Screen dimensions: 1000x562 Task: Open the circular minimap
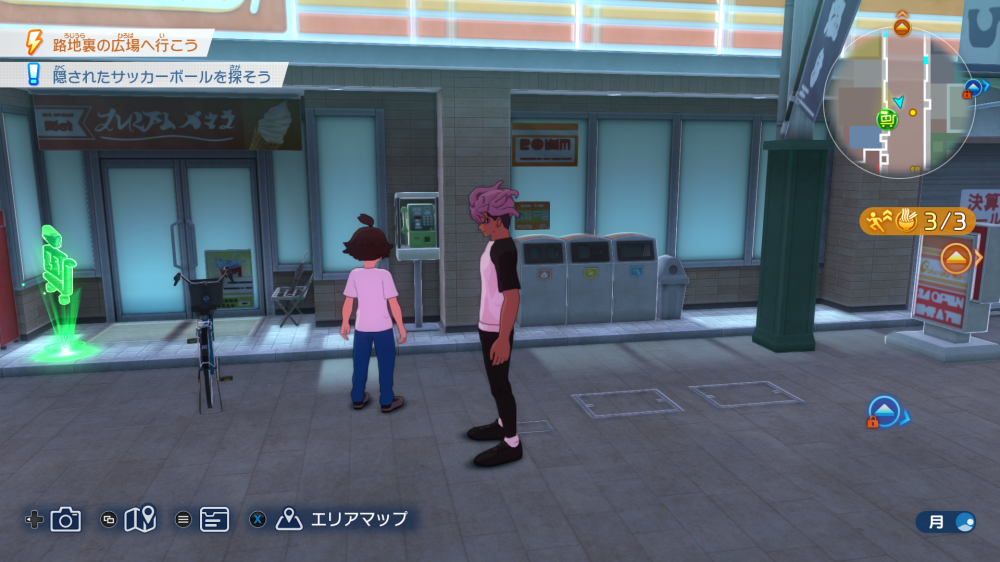[x=899, y=104]
